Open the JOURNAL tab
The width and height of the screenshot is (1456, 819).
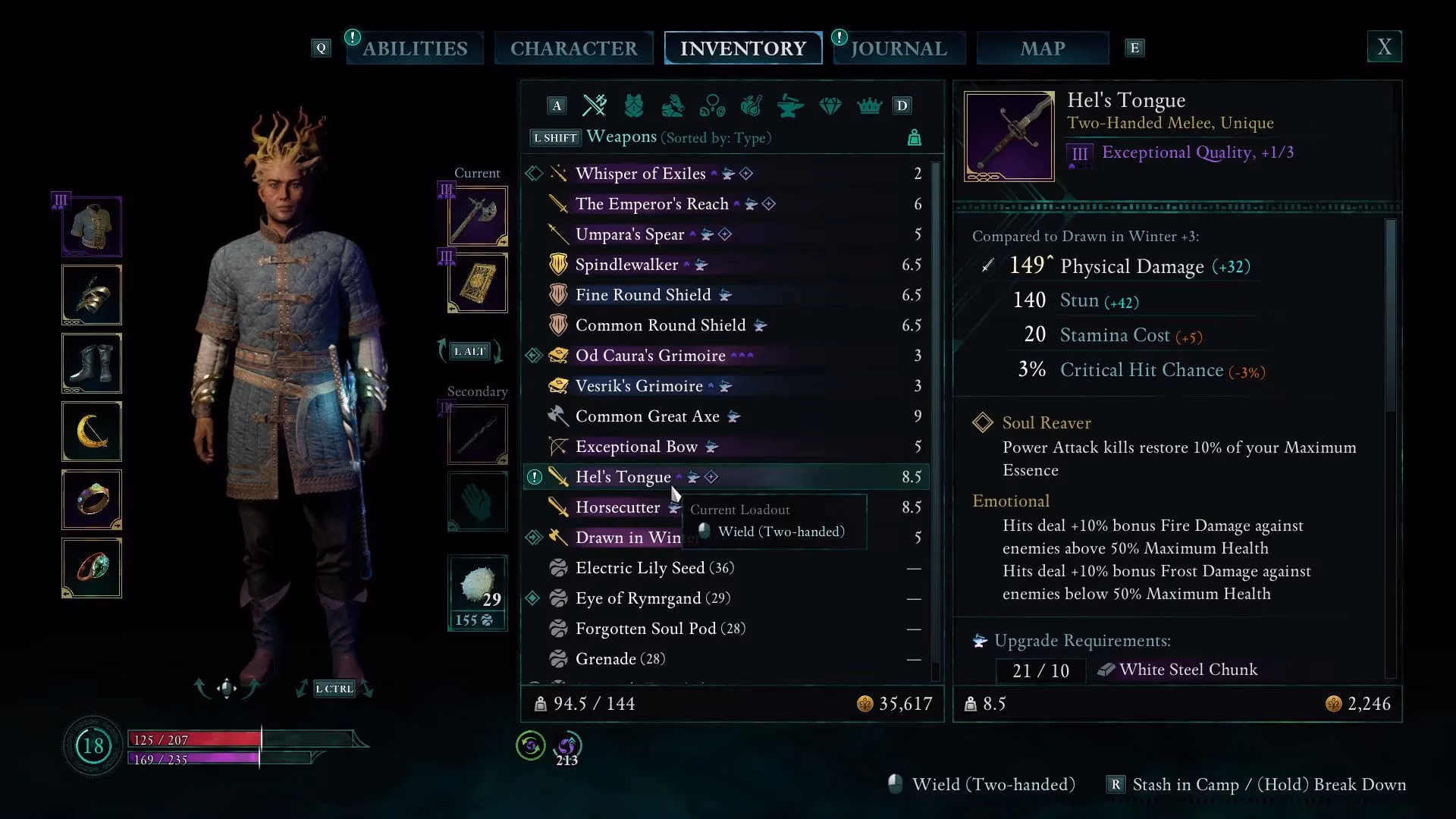(x=899, y=48)
